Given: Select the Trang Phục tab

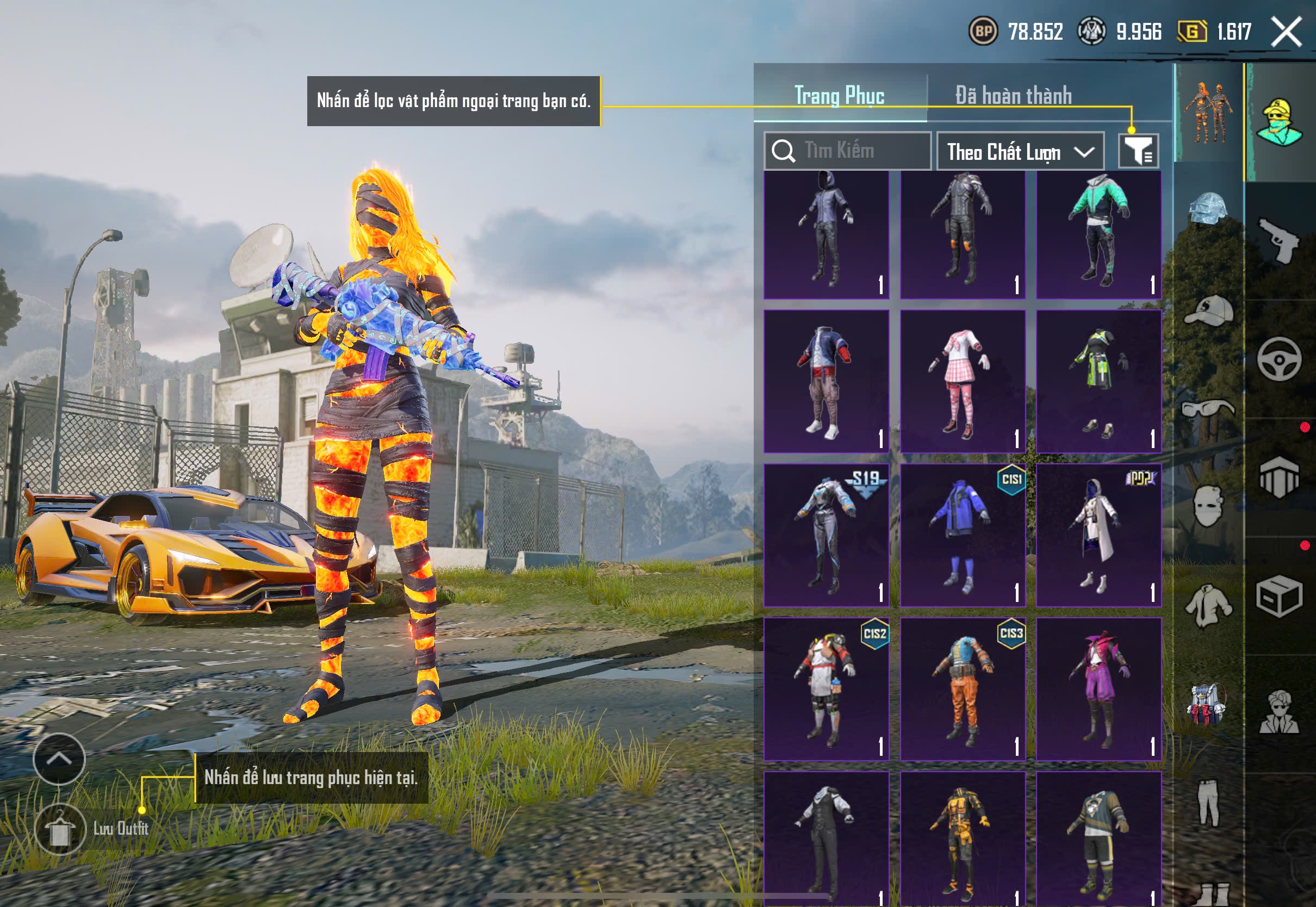Looking at the screenshot, I should 839,95.
